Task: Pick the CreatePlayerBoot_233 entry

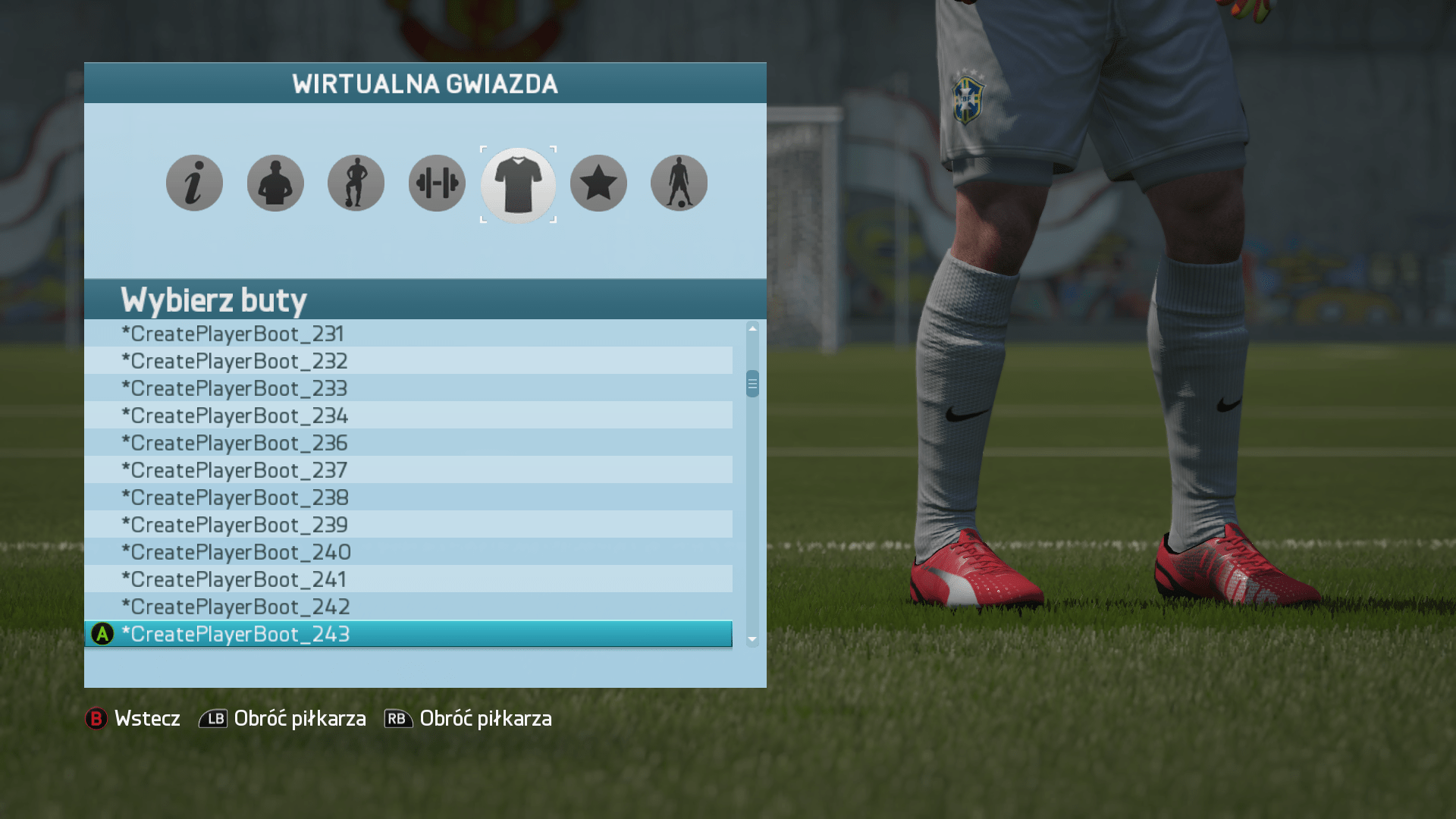Action: pos(408,388)
